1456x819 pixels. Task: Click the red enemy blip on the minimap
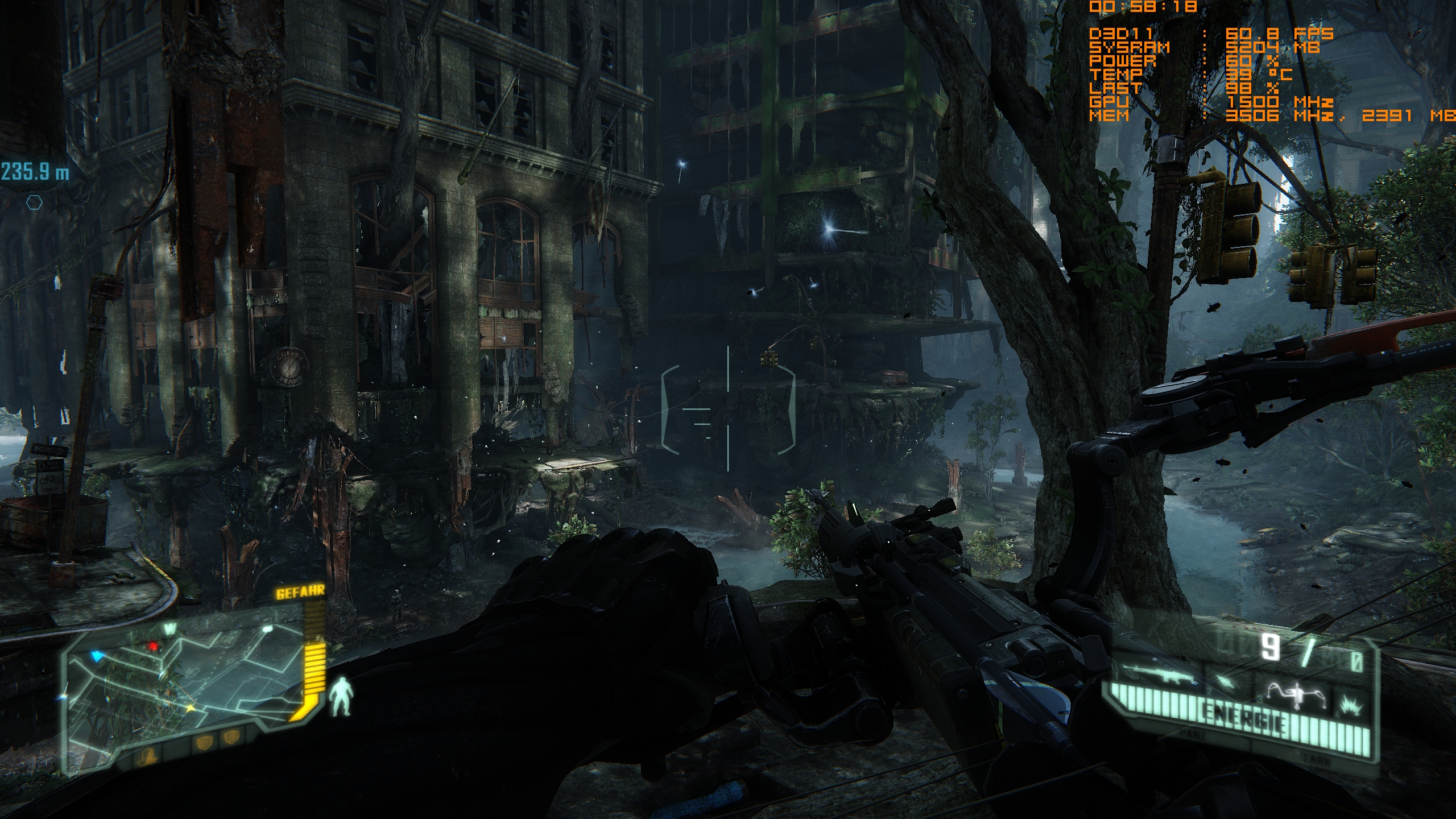tap(152, 646)
